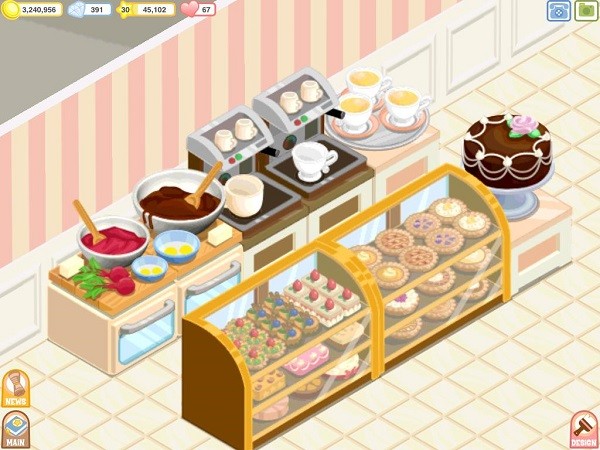Screen dimensions: 600x450
Task: Open the Main menu
Action: 15,429
